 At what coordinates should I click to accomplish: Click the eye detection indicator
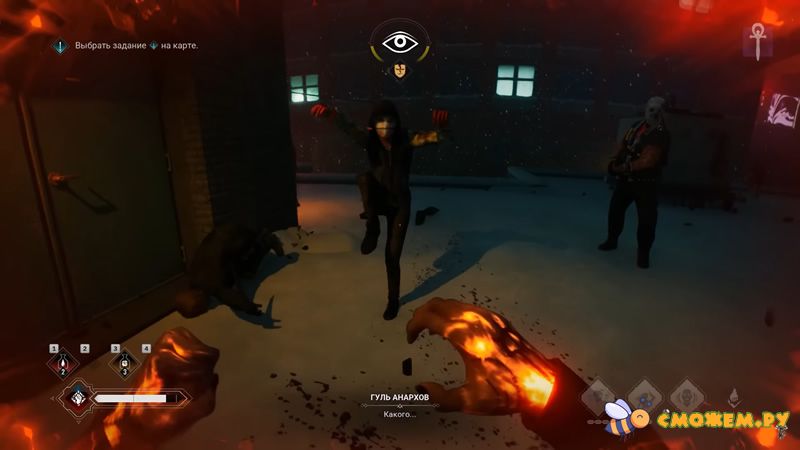click(400, 44)
